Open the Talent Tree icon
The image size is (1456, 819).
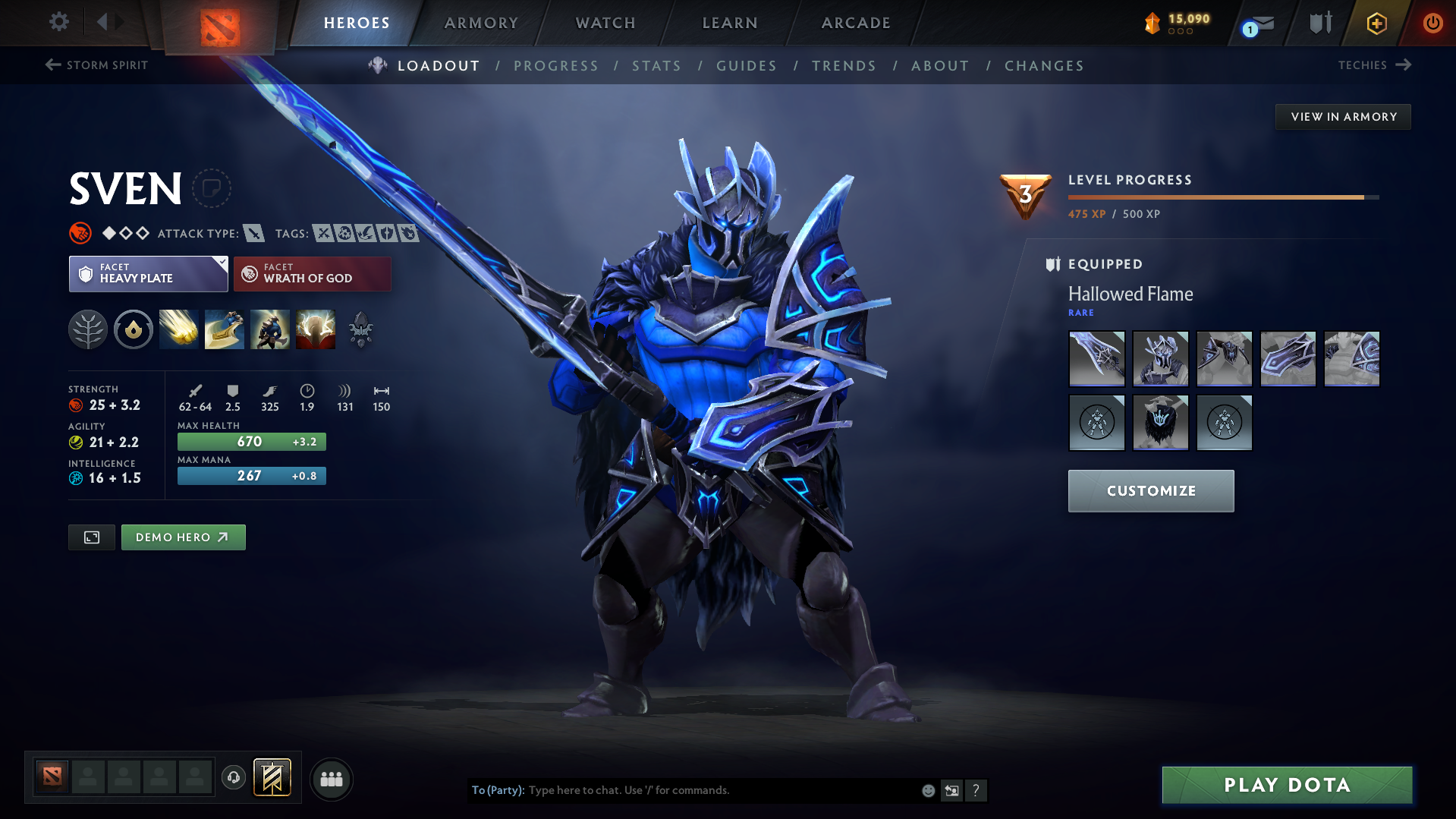[88, 329]
